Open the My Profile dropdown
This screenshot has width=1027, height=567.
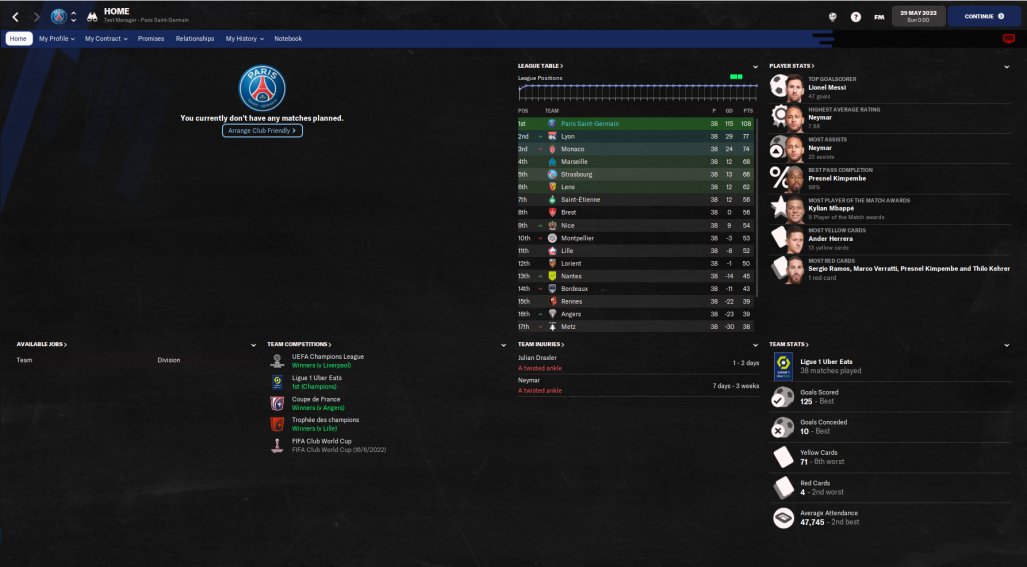[x=56, y=39]
